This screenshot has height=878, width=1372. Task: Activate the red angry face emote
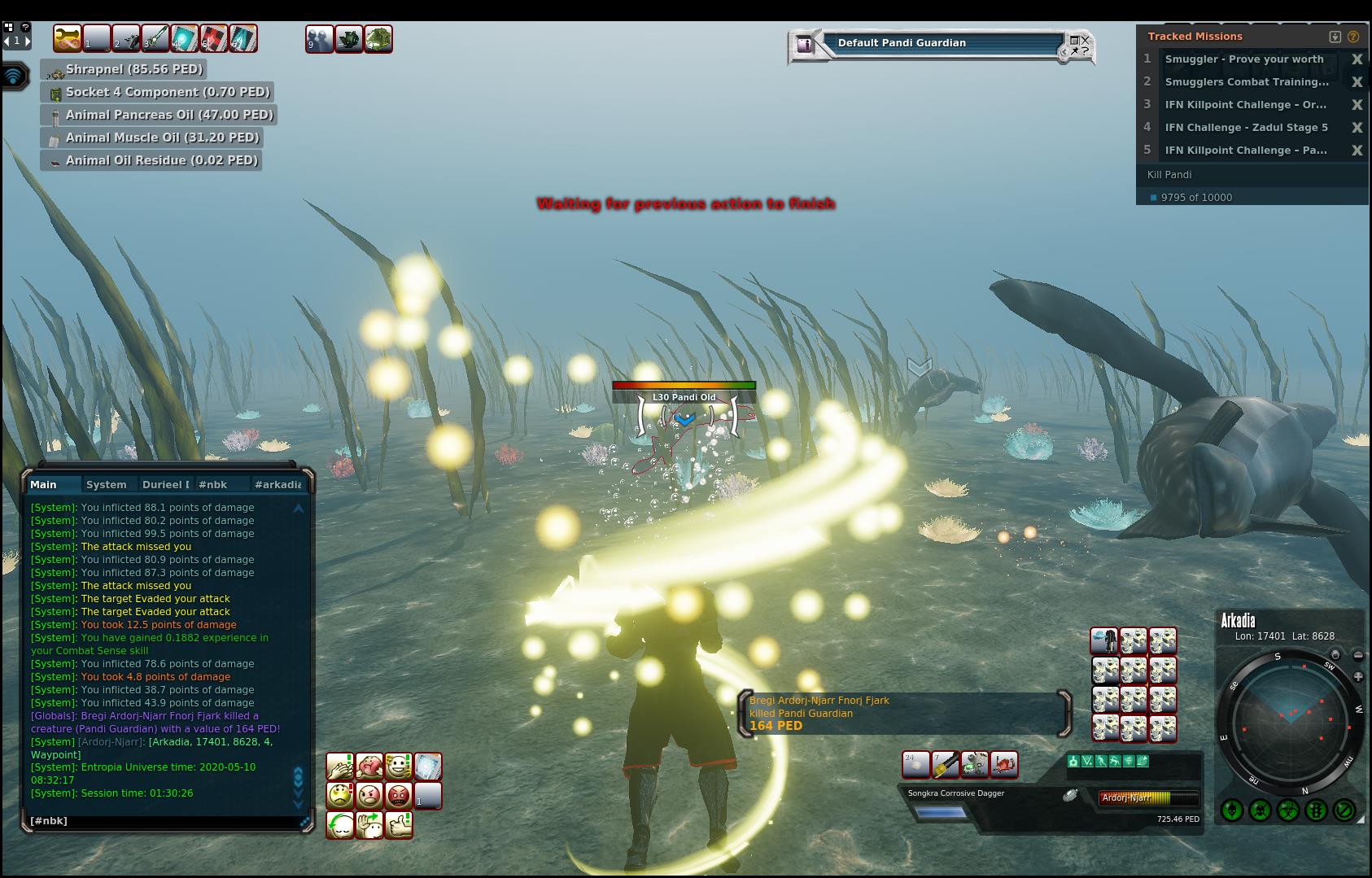click(398, 795)
